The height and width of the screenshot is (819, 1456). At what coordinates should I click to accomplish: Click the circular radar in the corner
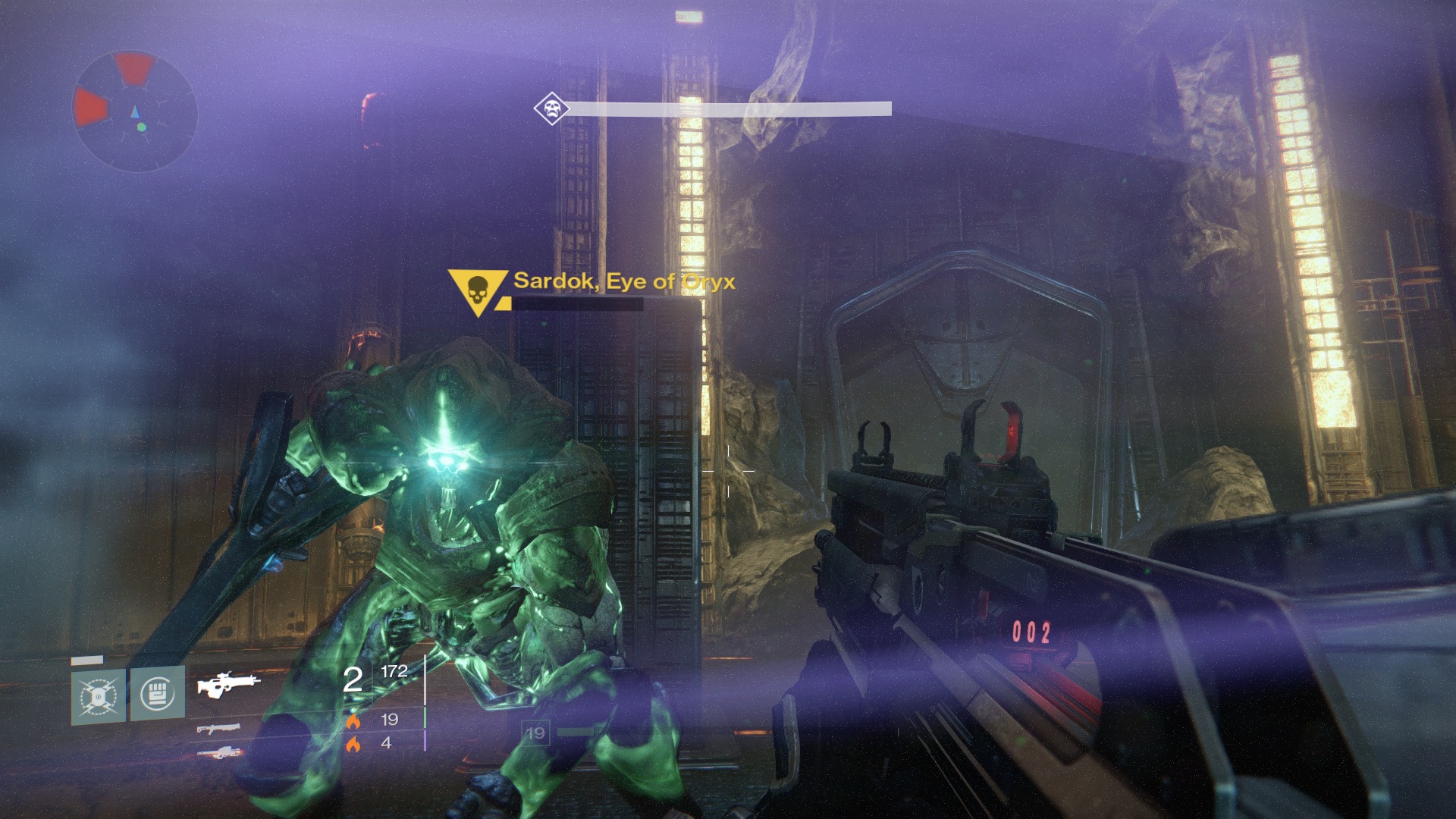pos(135,111)
